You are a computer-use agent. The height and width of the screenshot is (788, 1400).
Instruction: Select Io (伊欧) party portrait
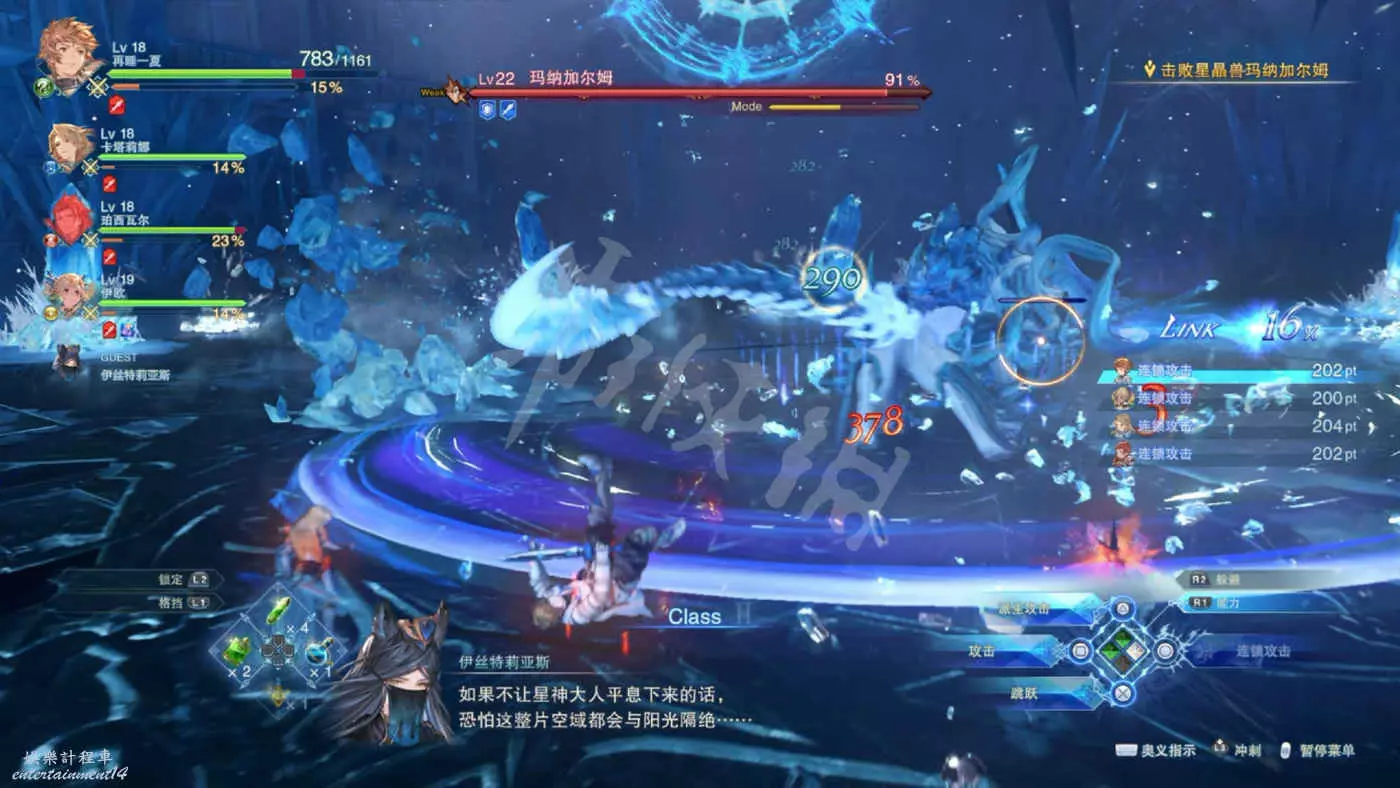[69, 295]
